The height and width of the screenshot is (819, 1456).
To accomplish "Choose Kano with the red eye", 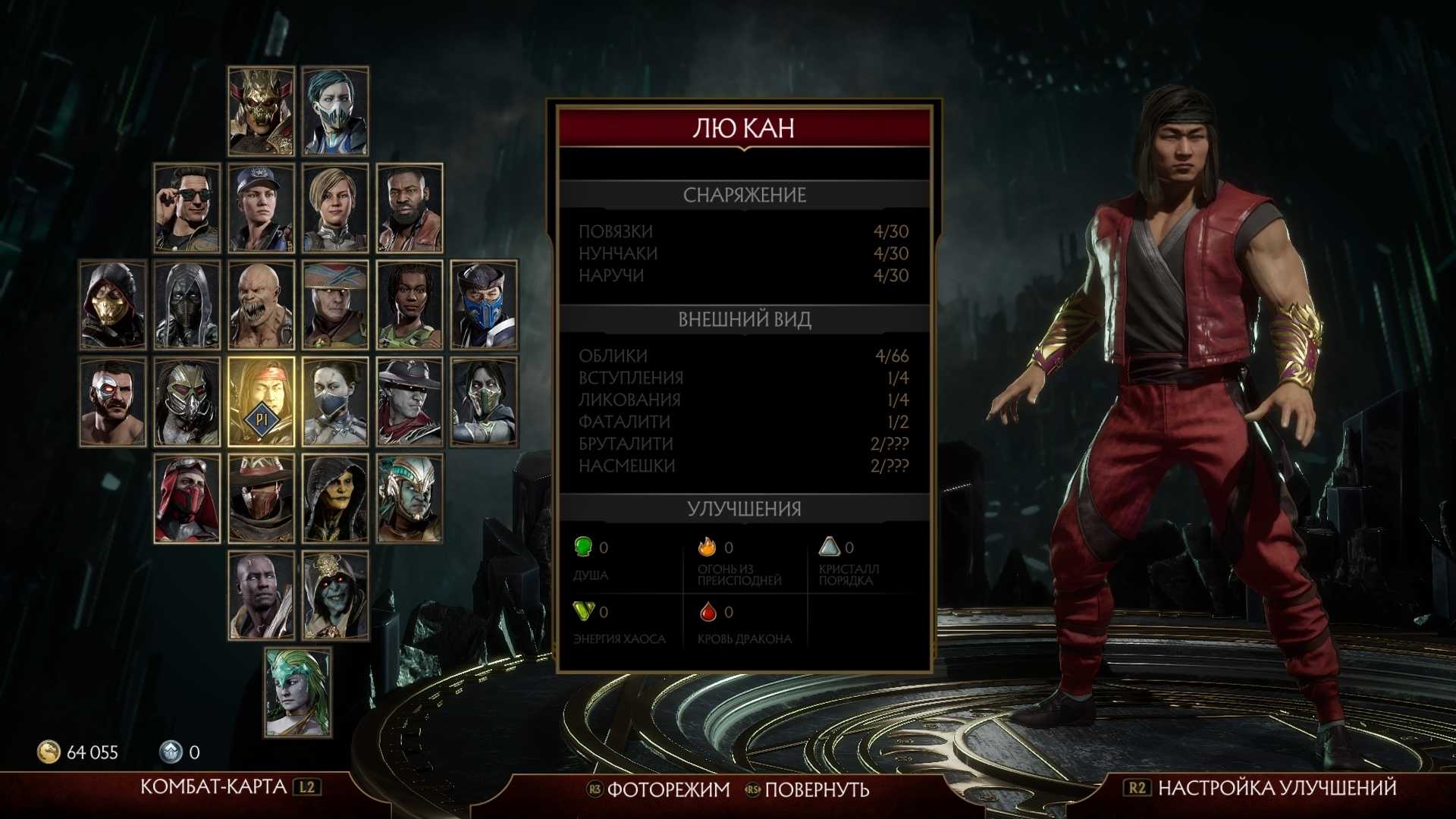I will coord(113,402).
